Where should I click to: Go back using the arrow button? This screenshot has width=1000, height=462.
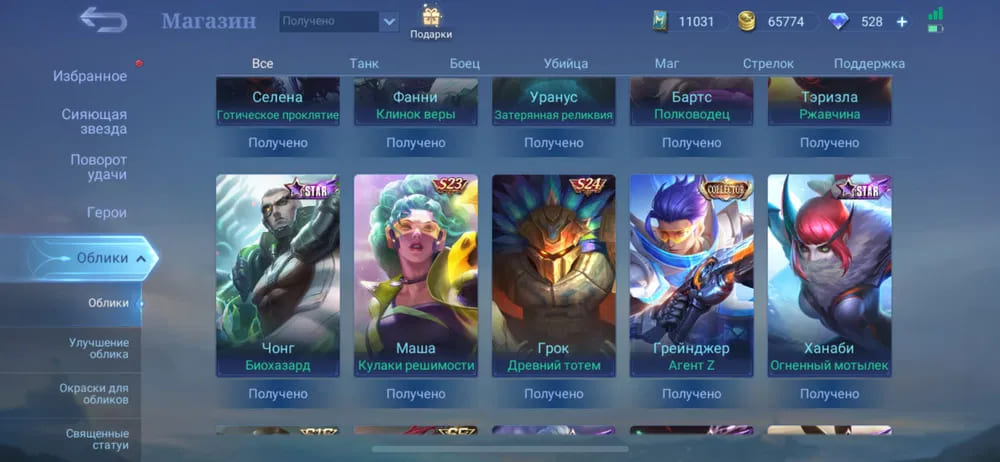pyautogui.click(x=102, y=20)
